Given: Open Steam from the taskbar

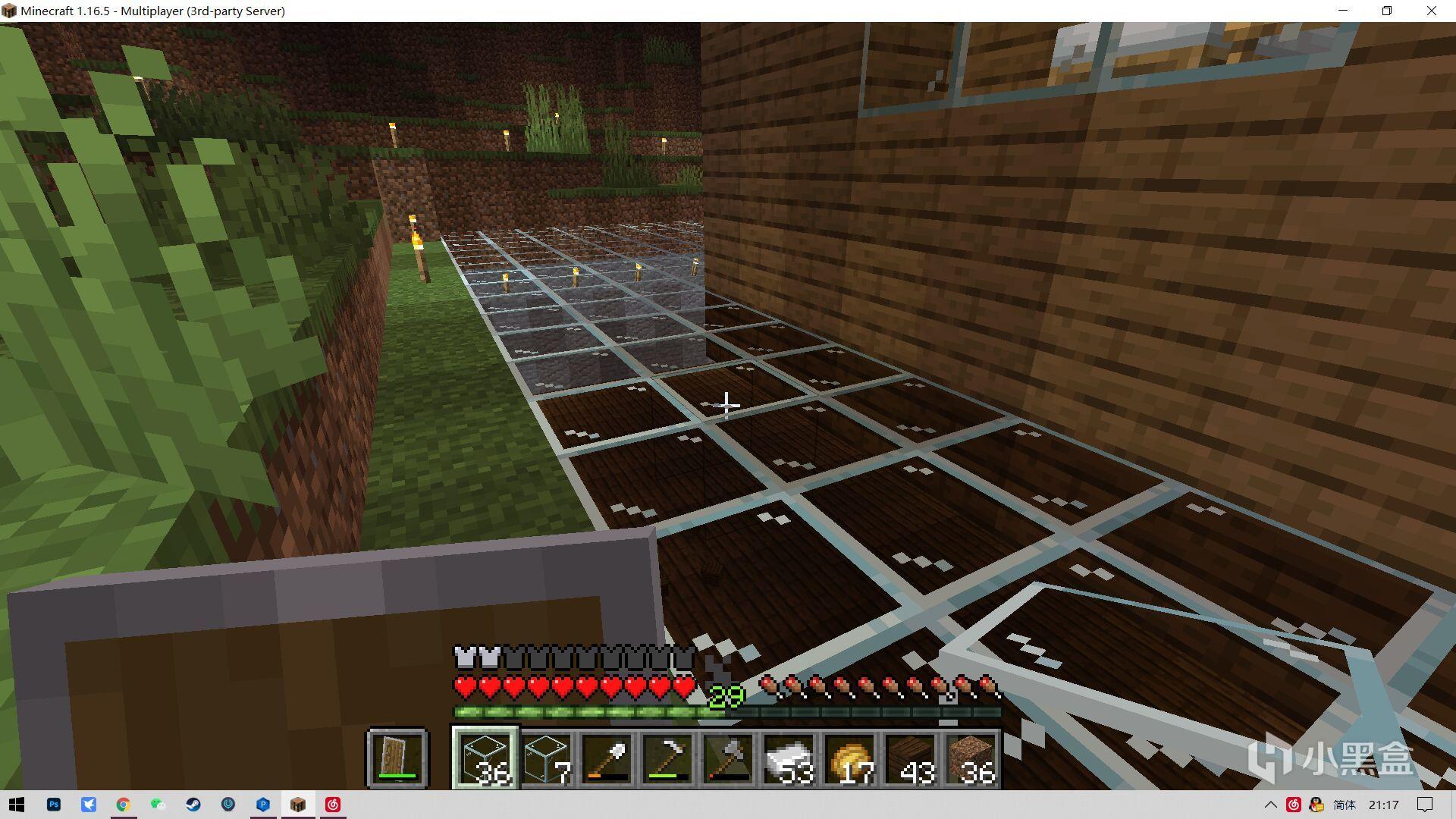Looking at the screenshot, I should [193, 805].
